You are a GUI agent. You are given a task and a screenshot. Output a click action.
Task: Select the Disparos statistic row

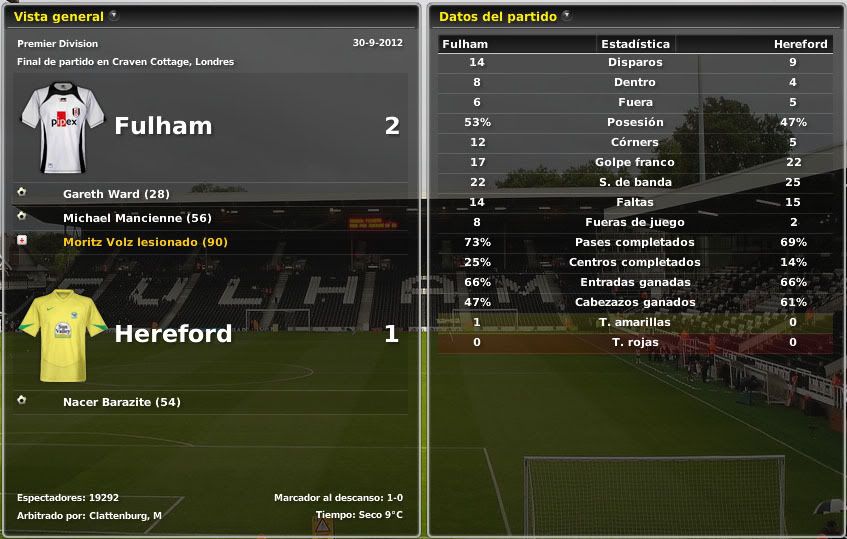coord(635,62)
